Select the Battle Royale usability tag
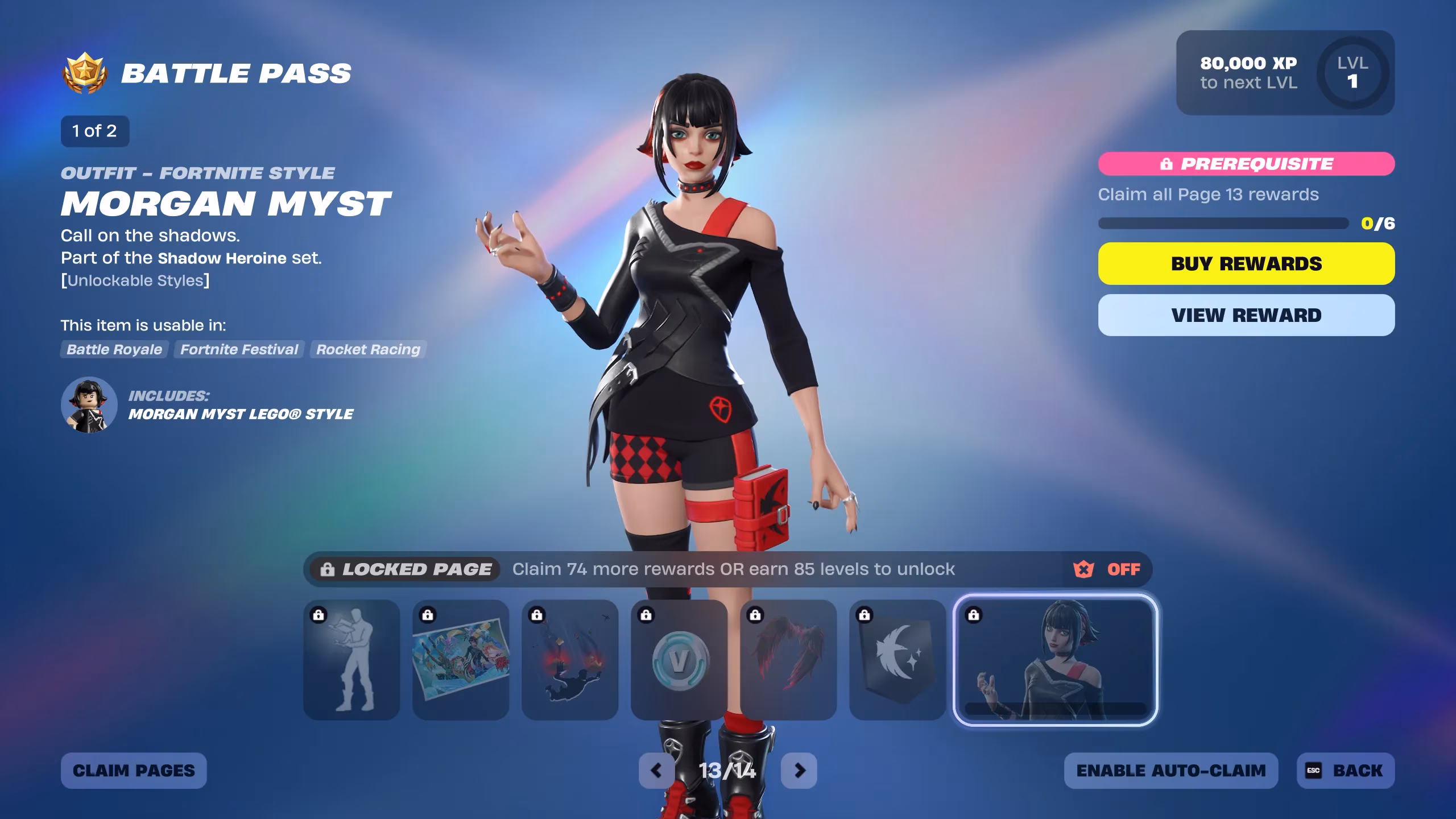This screenshot has height=819, width=1456. pyautogui.click(x=114, y=350)
